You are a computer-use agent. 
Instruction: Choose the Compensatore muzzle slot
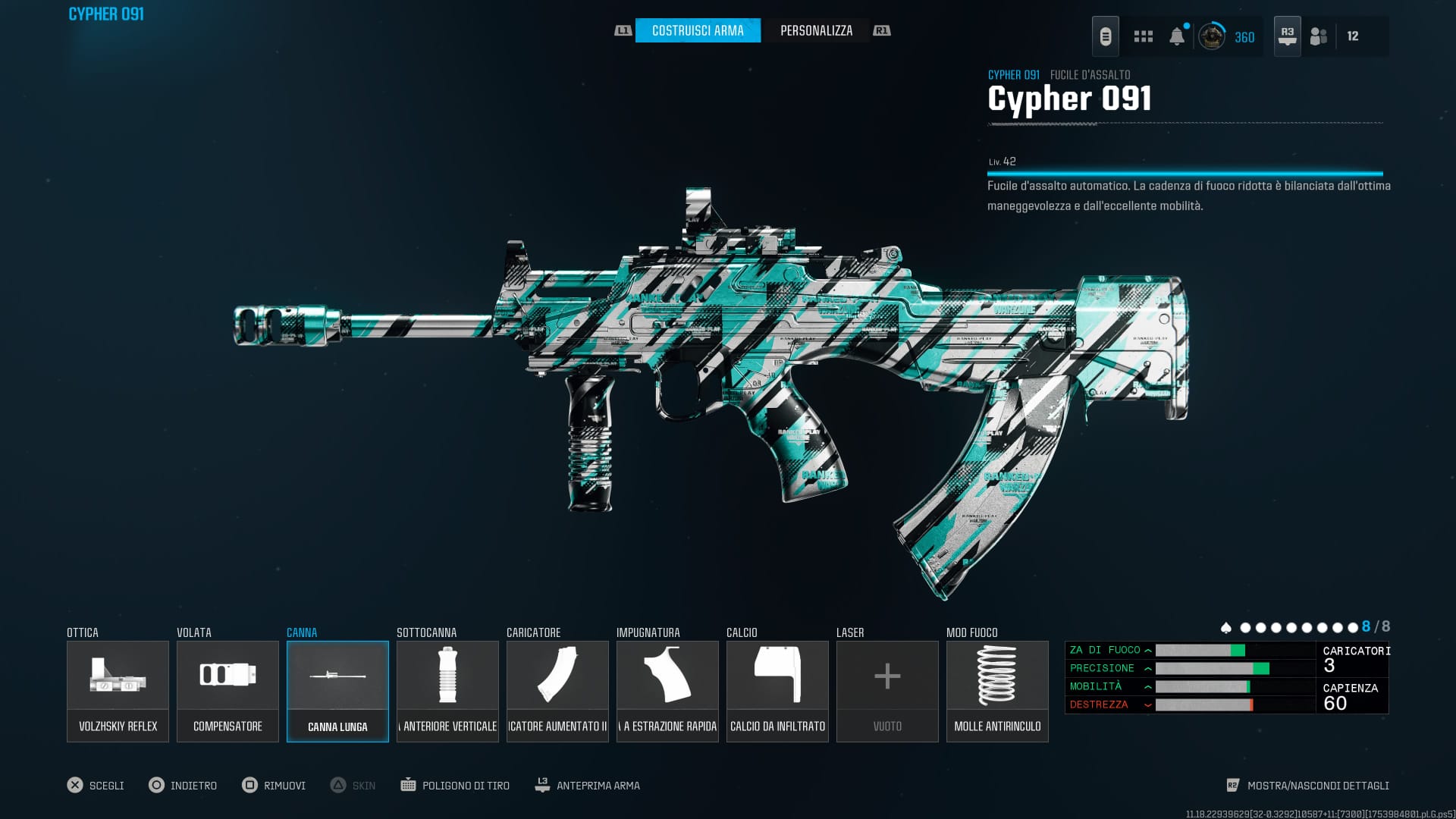[x=227, y=691]
